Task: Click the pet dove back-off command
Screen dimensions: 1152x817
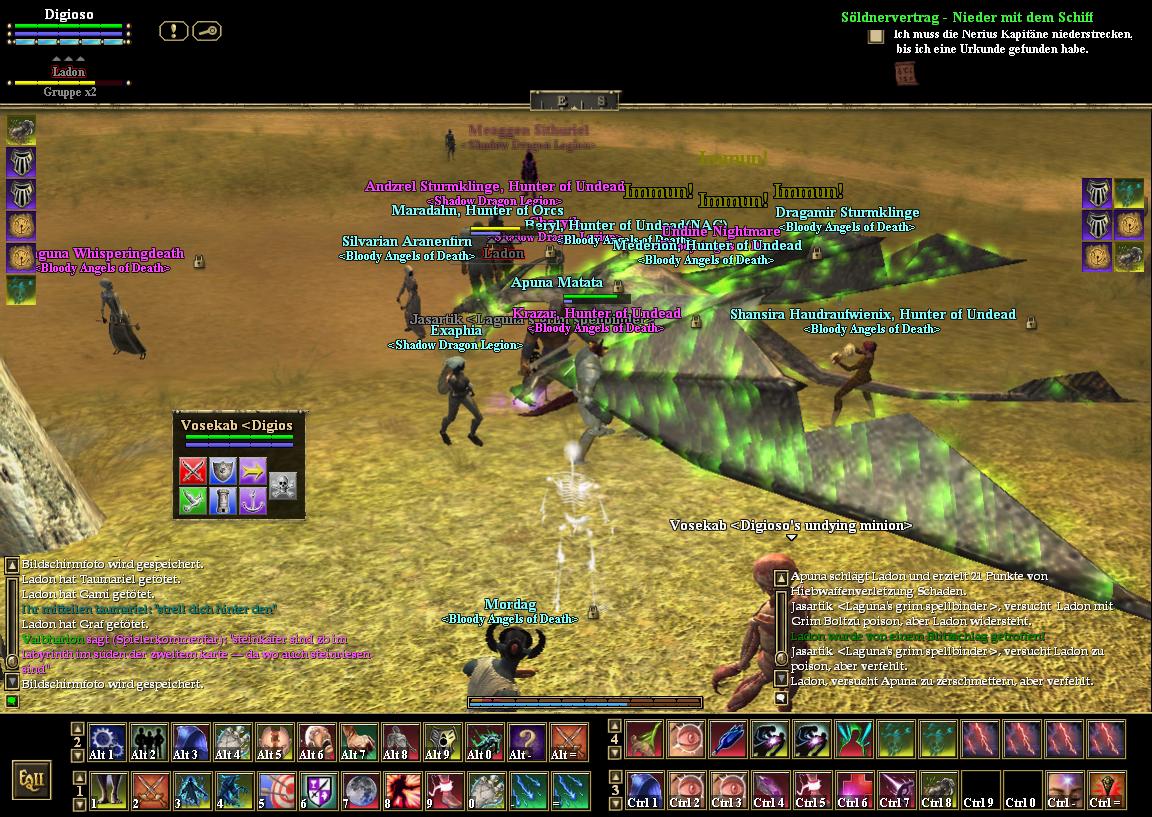Action: pos(192,501)
